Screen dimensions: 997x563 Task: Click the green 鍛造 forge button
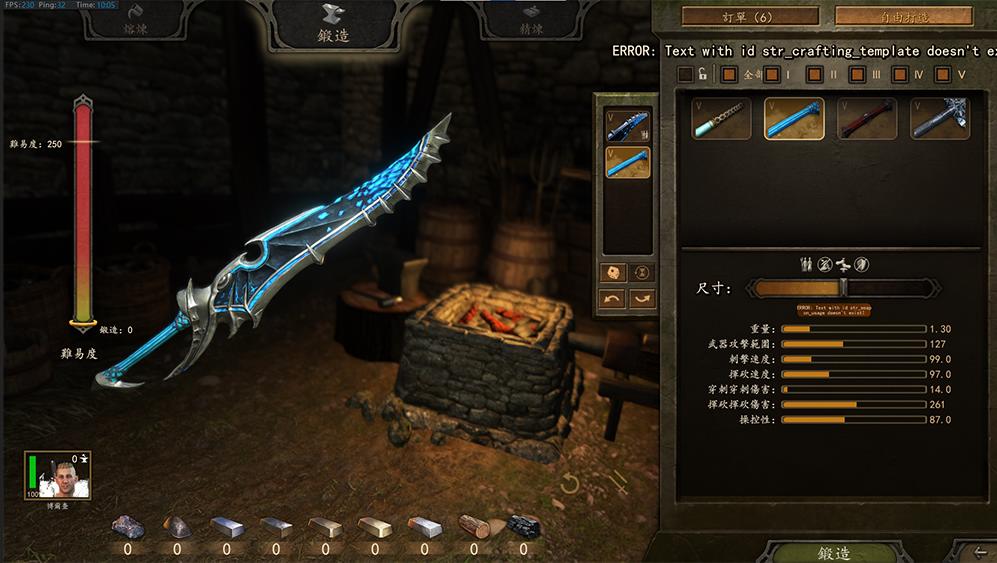point(834,552)
